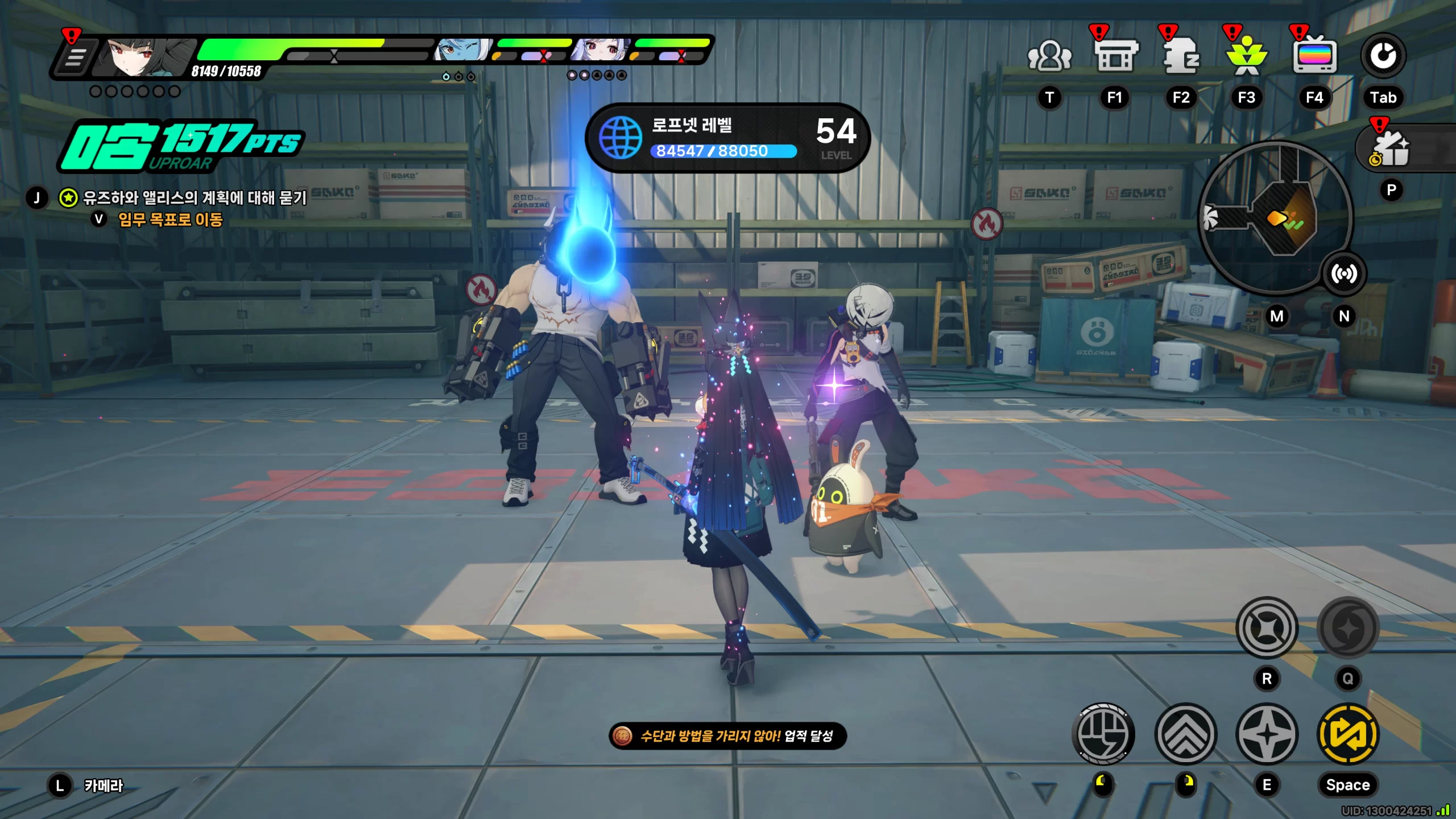Open the sleeping figure icon

pos(1181,57)
